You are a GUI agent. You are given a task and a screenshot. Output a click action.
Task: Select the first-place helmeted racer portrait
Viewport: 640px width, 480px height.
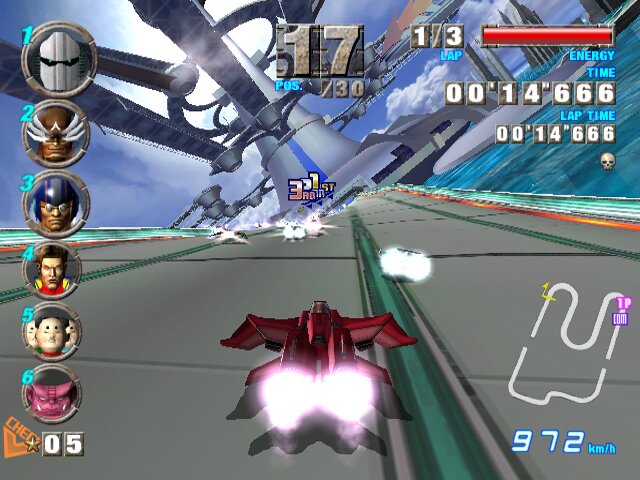pyautogui.click(x=59, y=59)
